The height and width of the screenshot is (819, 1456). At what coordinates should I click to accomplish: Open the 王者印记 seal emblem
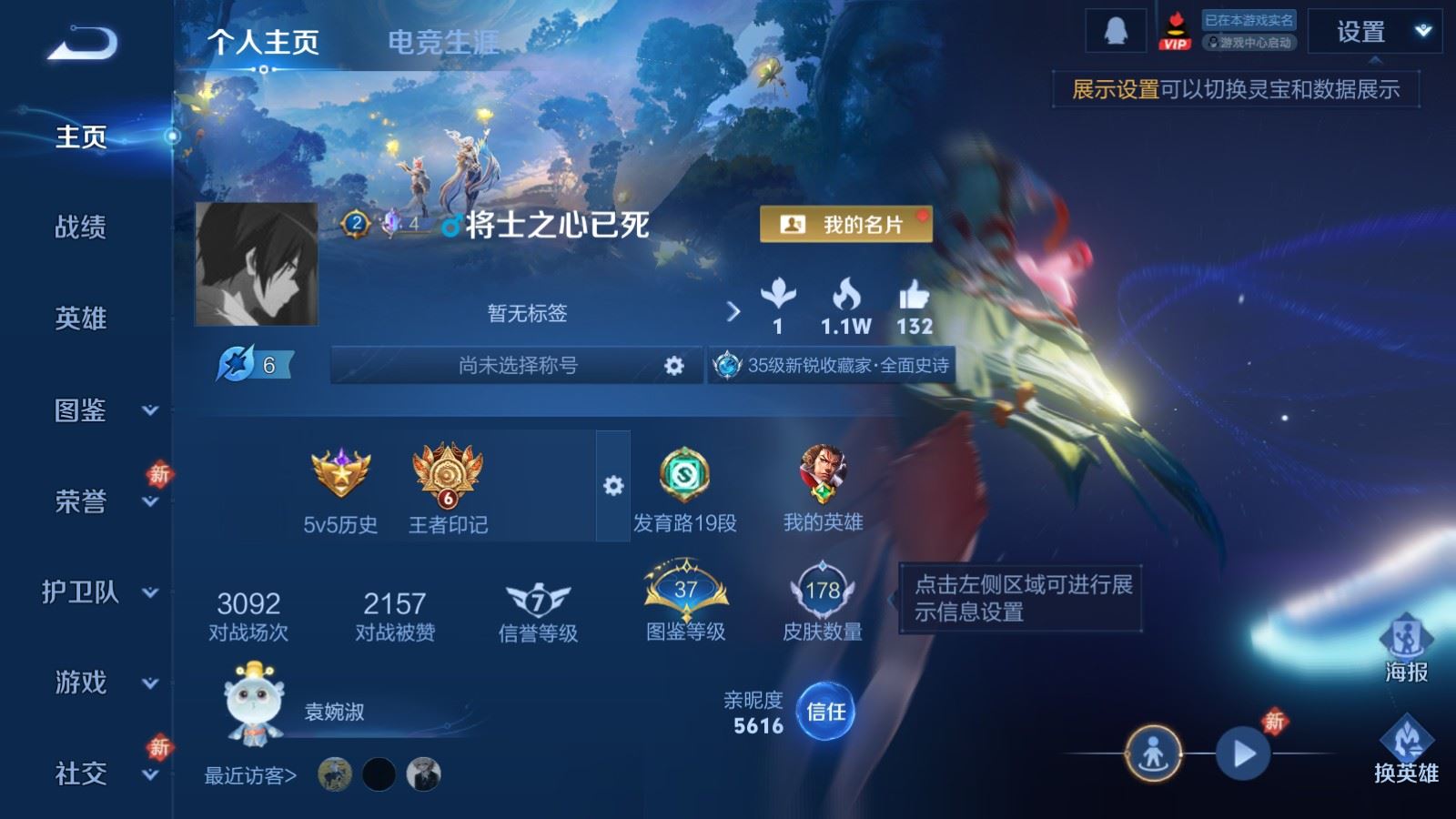pos(446,478)
